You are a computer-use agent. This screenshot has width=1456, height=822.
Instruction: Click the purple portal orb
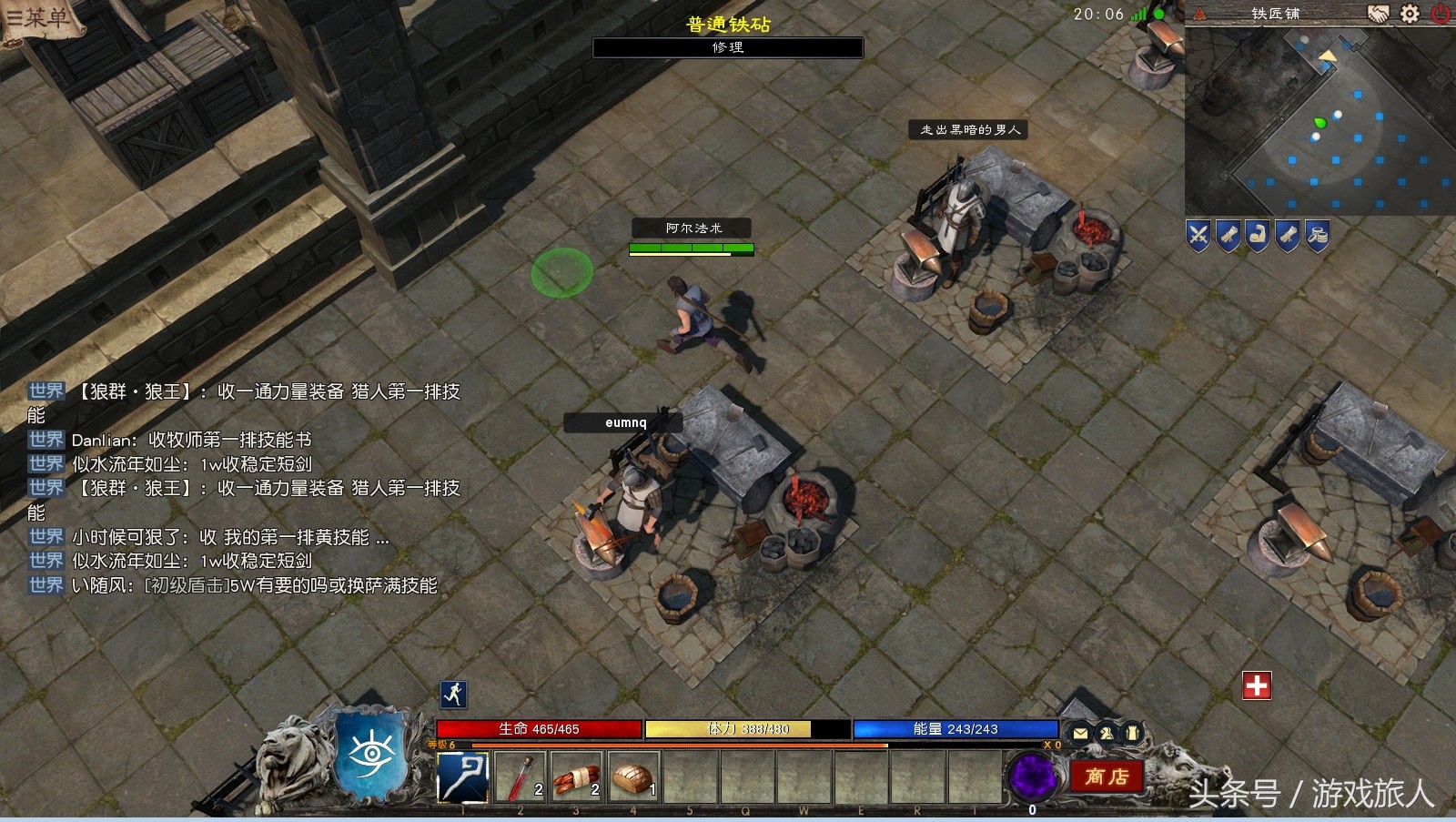[x=1033, y=776]
